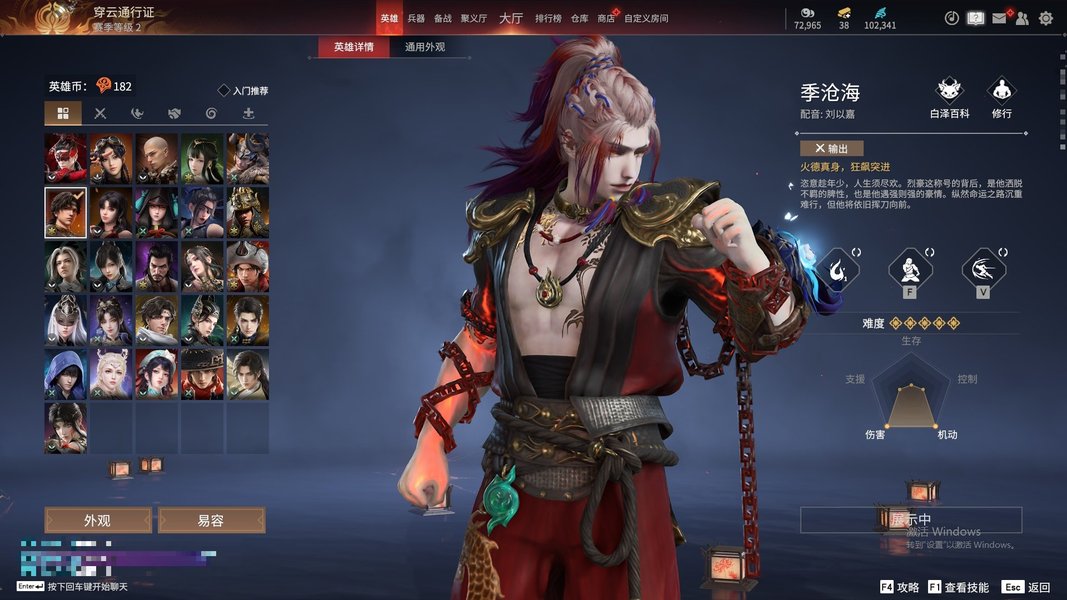This screenshot has height=600, width=1067.
Task: Open the 兵器 weapons menu
Action: click(x=416, y=18)
